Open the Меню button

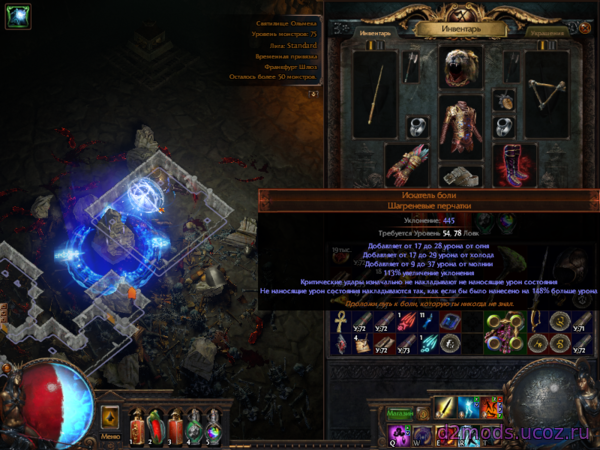[x=111, y=436]
